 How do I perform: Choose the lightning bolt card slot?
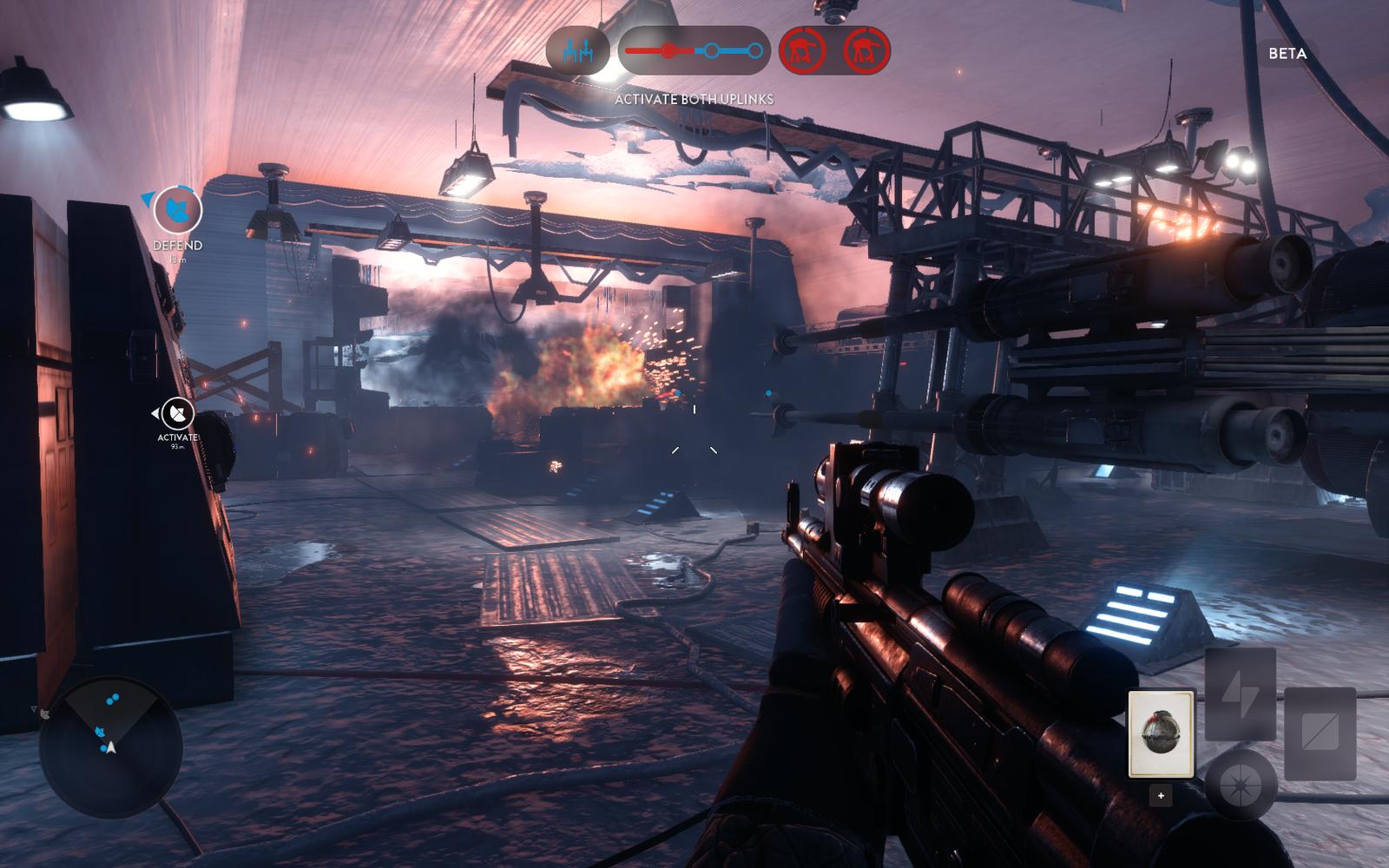coord(1239,694)
